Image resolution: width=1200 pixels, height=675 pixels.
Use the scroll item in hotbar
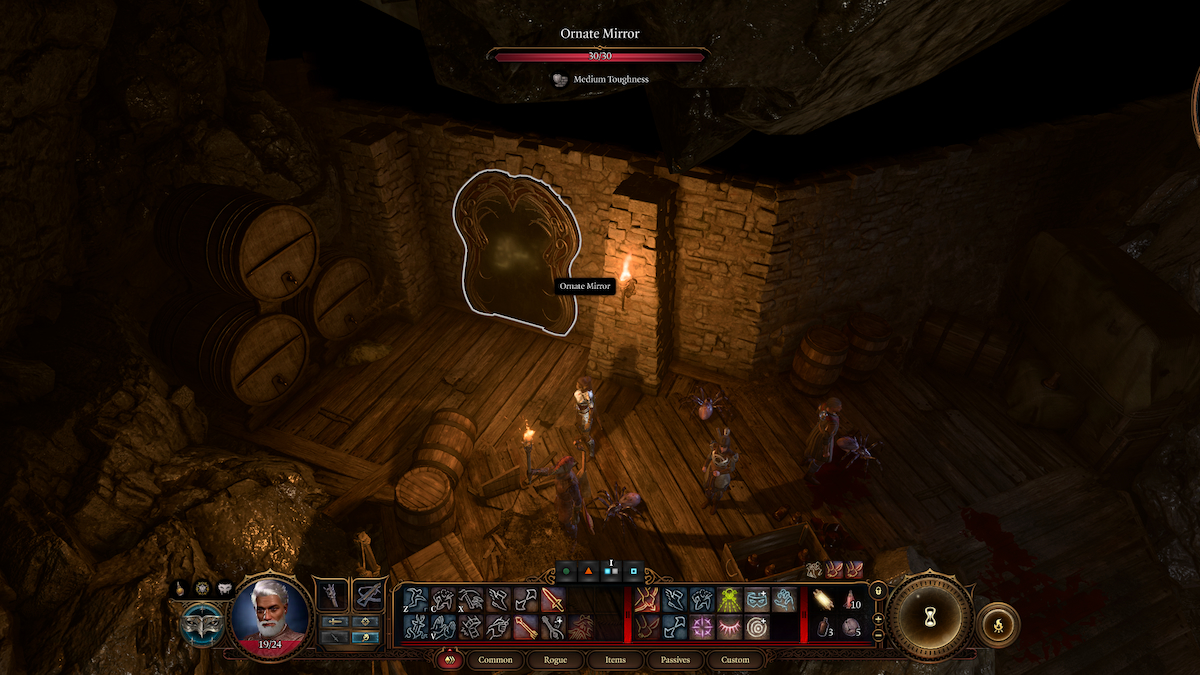point(821,599)
